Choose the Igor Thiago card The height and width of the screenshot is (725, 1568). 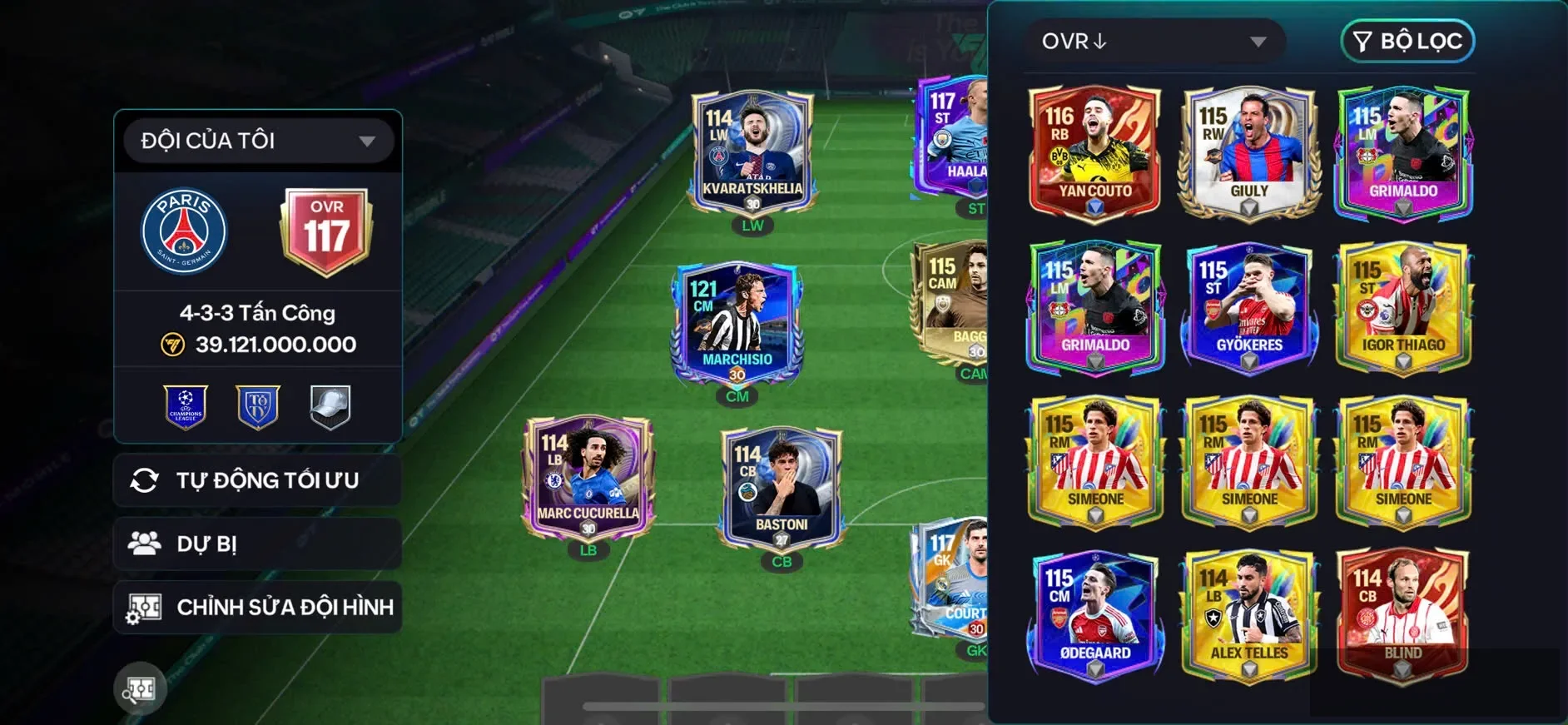[x=1403, y=306]
